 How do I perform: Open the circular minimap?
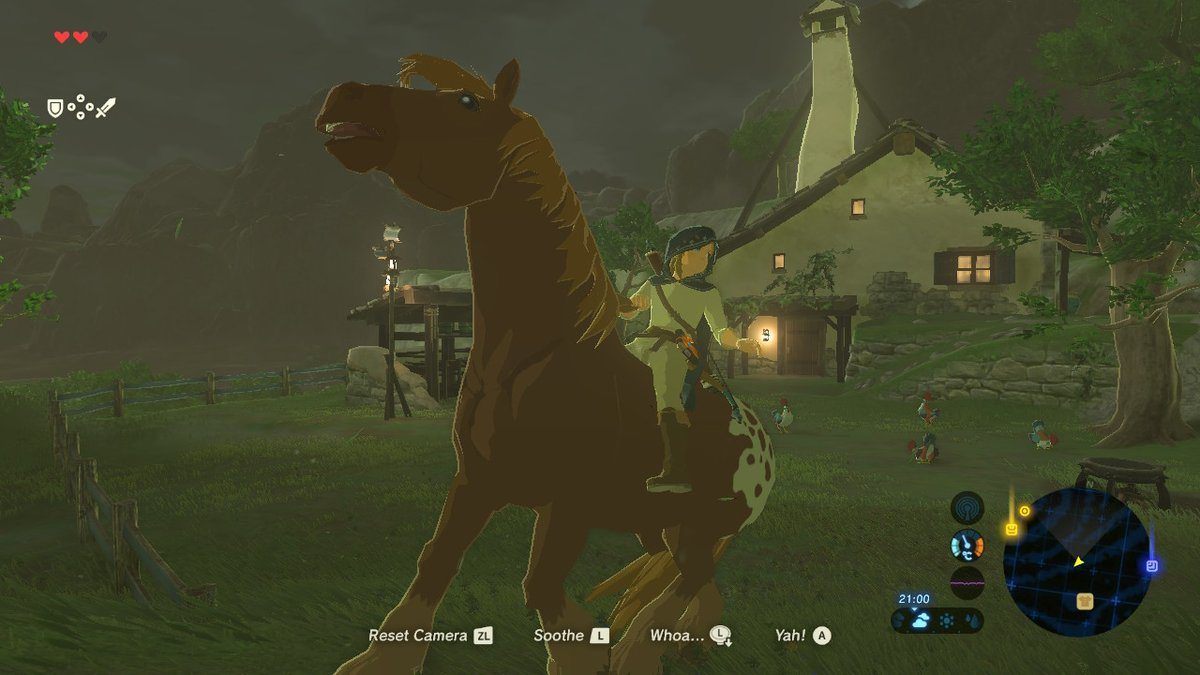[x=1075, y=562]
